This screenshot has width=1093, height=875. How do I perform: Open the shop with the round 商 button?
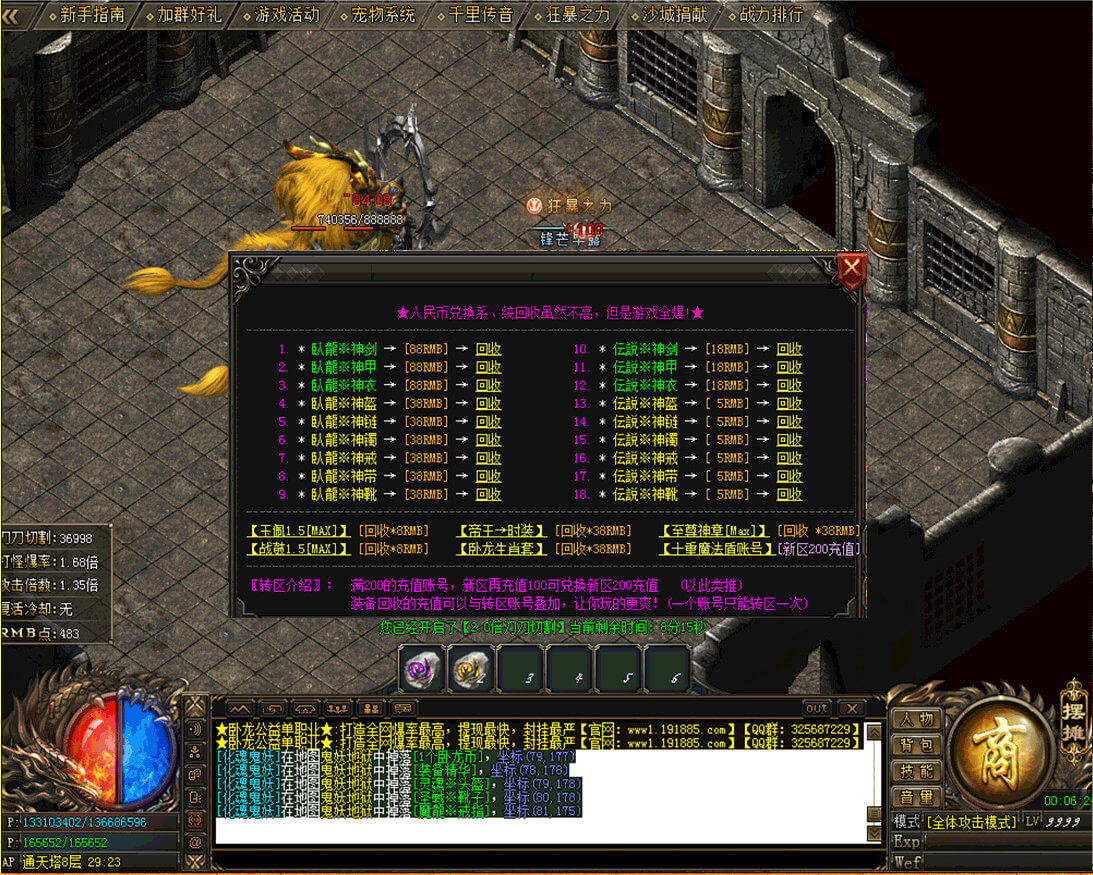(1000, 745)
